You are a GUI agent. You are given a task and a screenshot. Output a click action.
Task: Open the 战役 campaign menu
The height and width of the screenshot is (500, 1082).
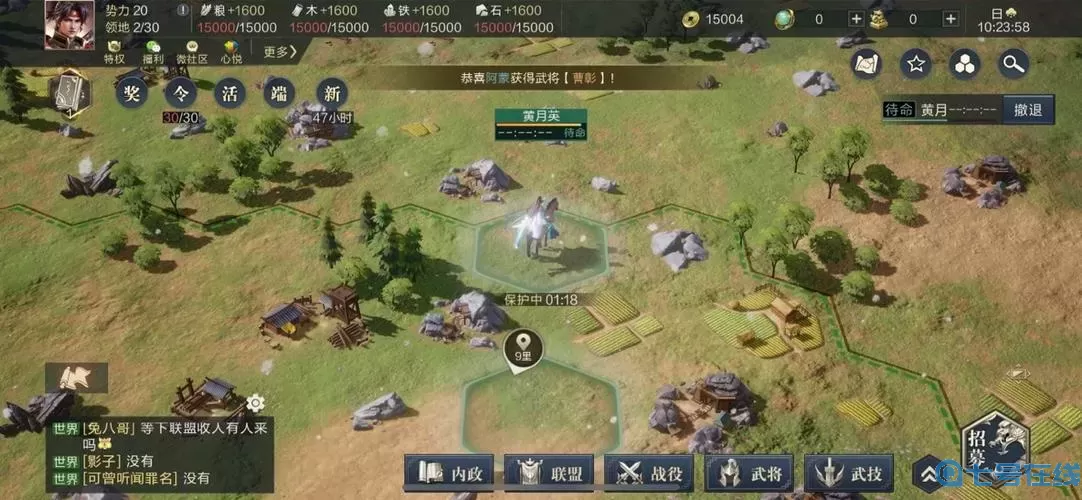tap(651, 473)
